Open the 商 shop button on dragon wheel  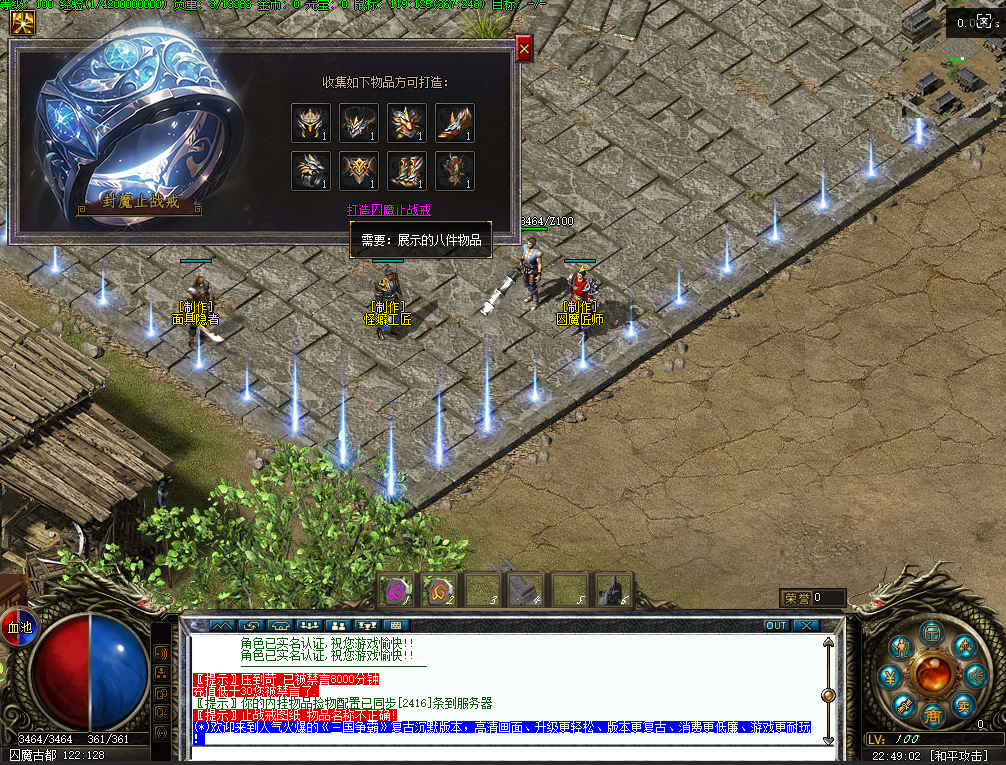tap(932, 715)
